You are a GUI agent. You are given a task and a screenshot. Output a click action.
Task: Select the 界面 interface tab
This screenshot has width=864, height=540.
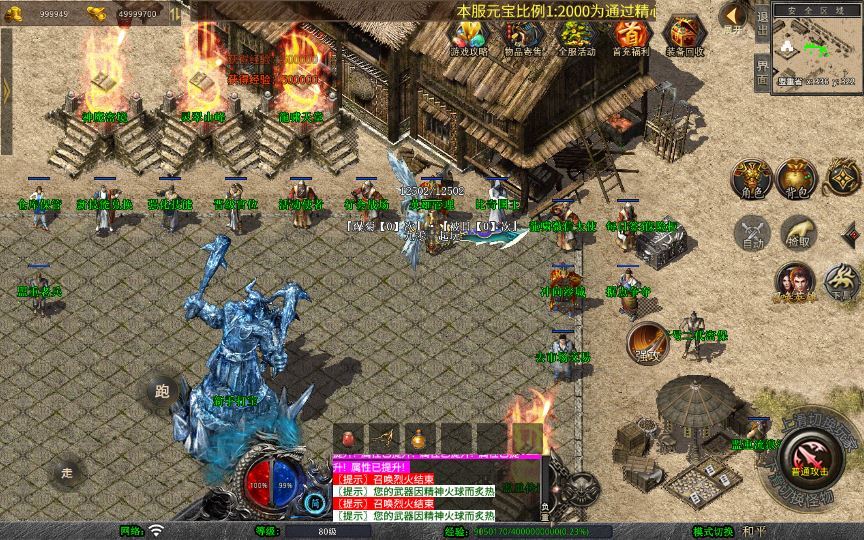762,72
